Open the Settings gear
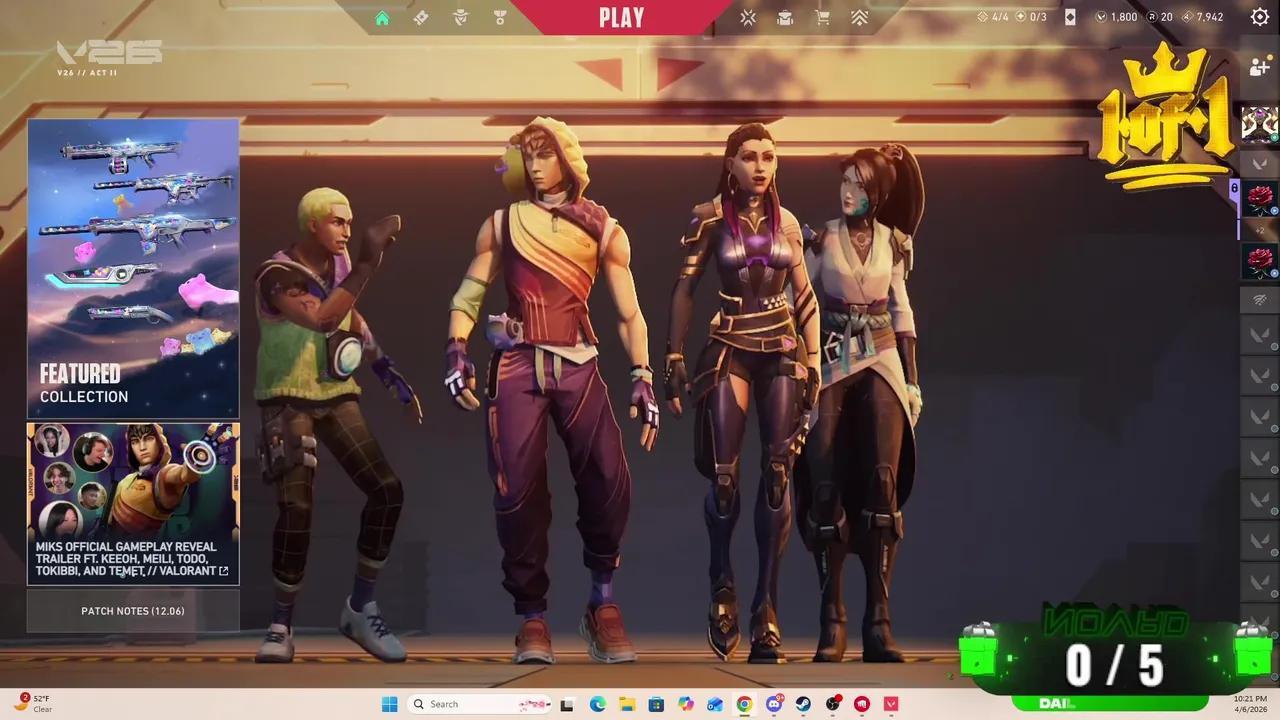Image resolution: width=1280 pixels, height=720 pixels. (x=1259, y=17)
